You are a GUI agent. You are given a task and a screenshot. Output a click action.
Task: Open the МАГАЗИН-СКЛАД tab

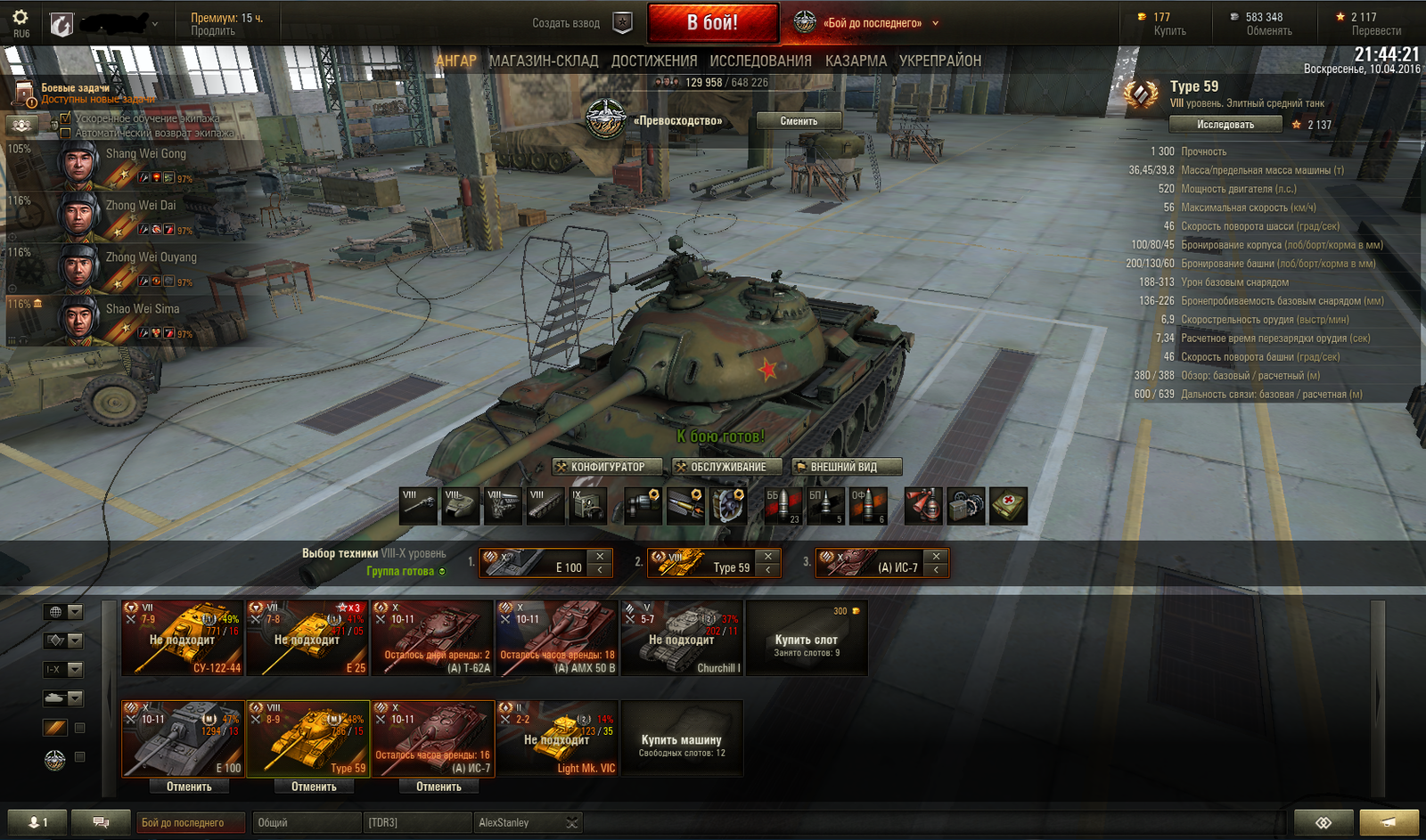click(544, 61)
